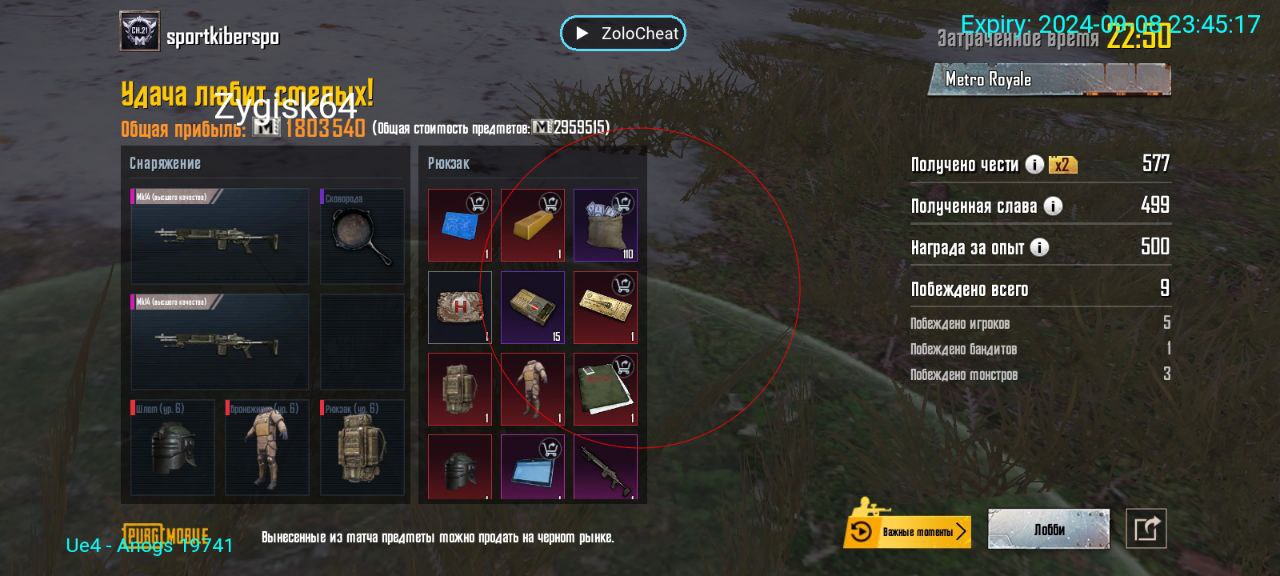This screenshot has height=576, width=1280.
Task: Select the Сковорода frying pan slot
Action: 362,236
